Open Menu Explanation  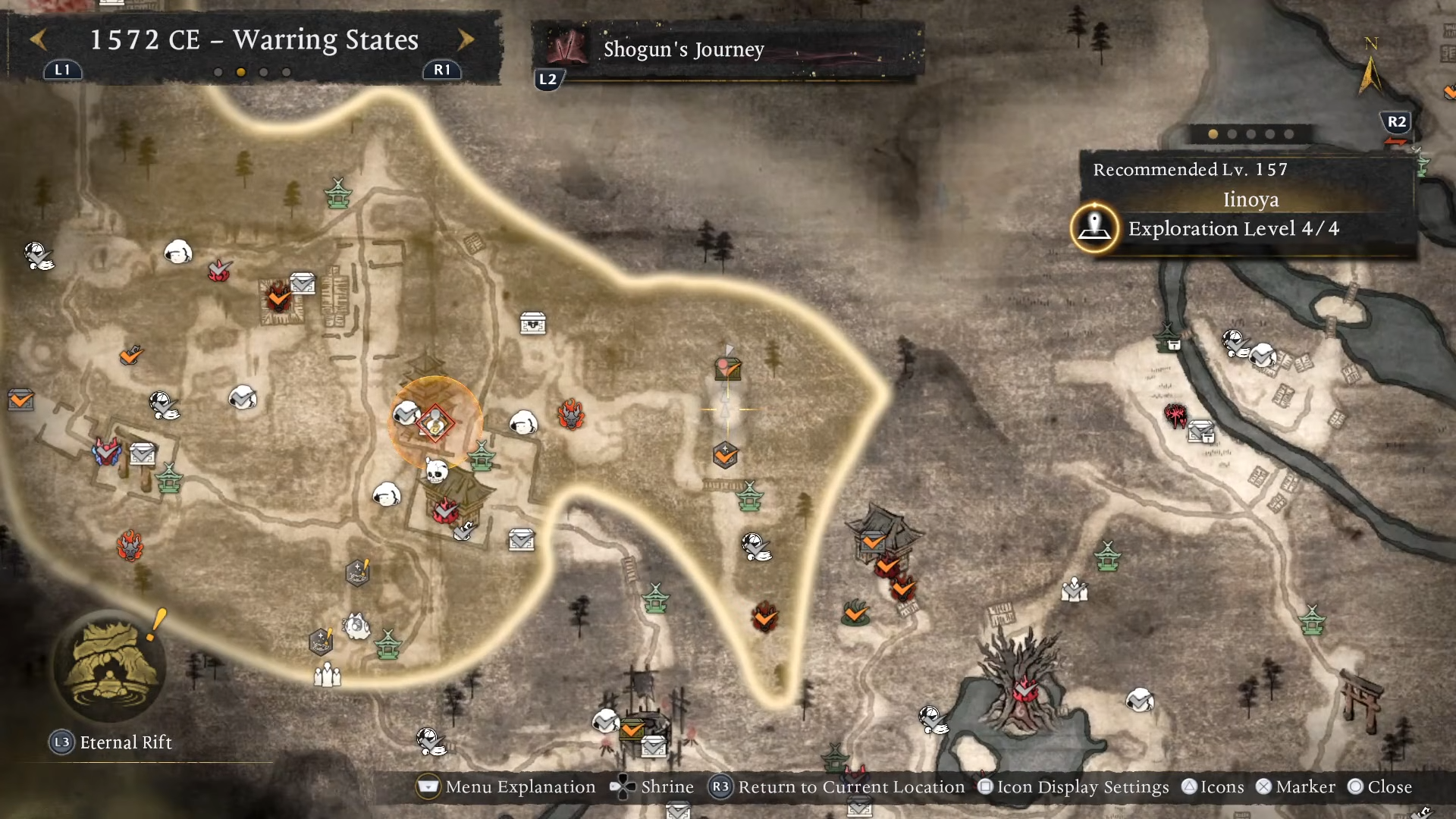pyautogui.click(x=507, y=787)
